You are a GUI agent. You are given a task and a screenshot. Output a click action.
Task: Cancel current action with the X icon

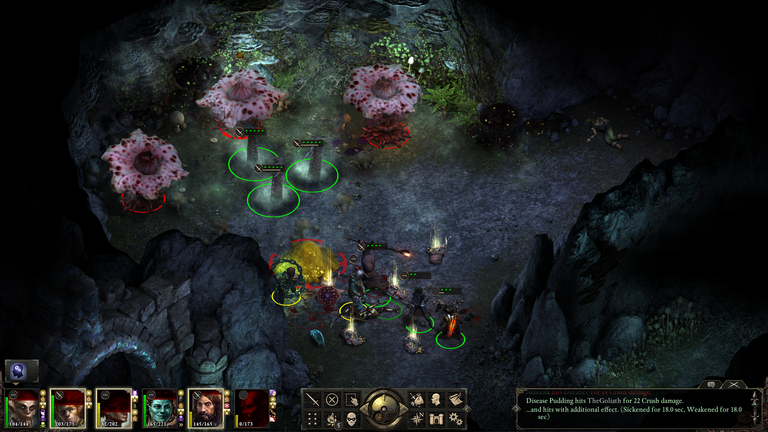(332, 399)
